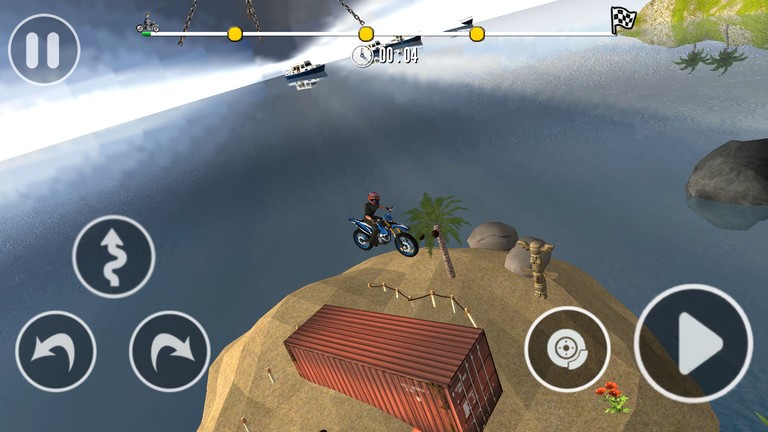Tap the winding-arrow button
The height and width of the screenshot is (432, 768).
pos(114,257)
